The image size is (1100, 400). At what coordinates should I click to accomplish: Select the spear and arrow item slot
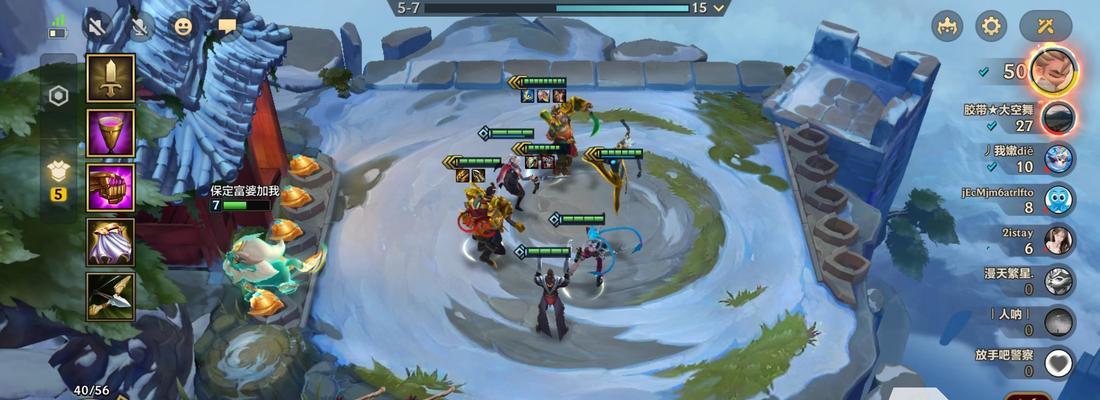pos(110,296)
